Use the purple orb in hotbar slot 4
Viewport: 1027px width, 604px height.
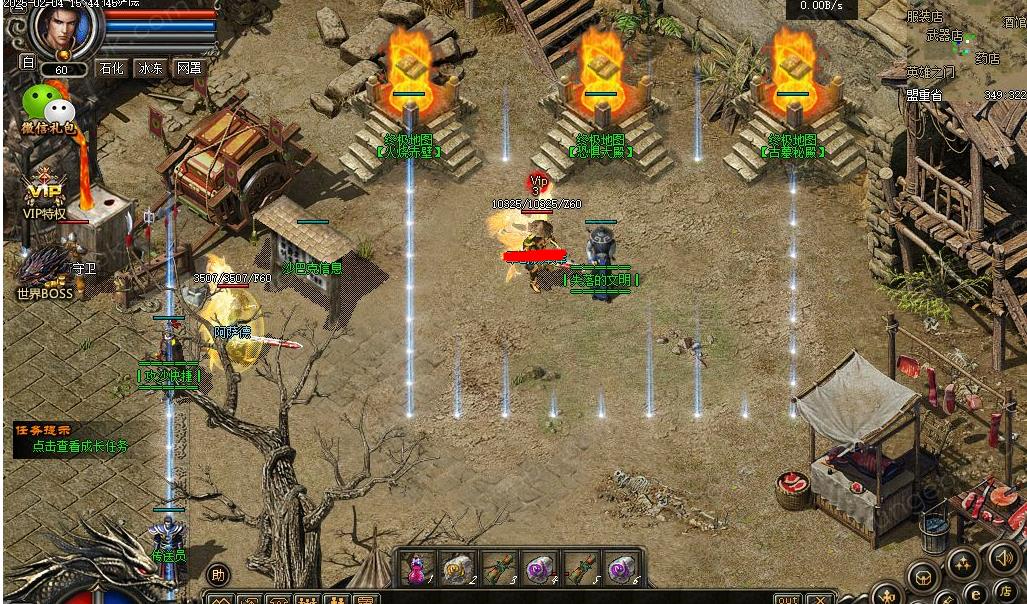point(540,568)
